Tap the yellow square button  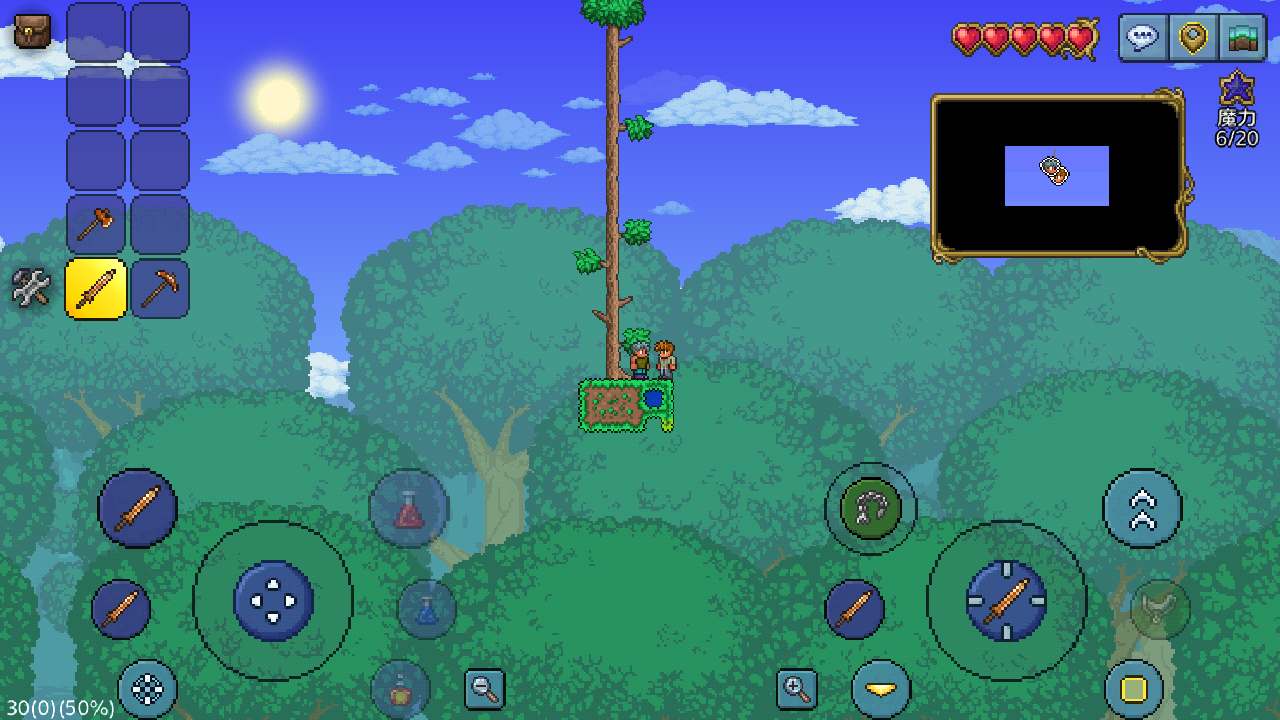click(x=1134, y=689)
